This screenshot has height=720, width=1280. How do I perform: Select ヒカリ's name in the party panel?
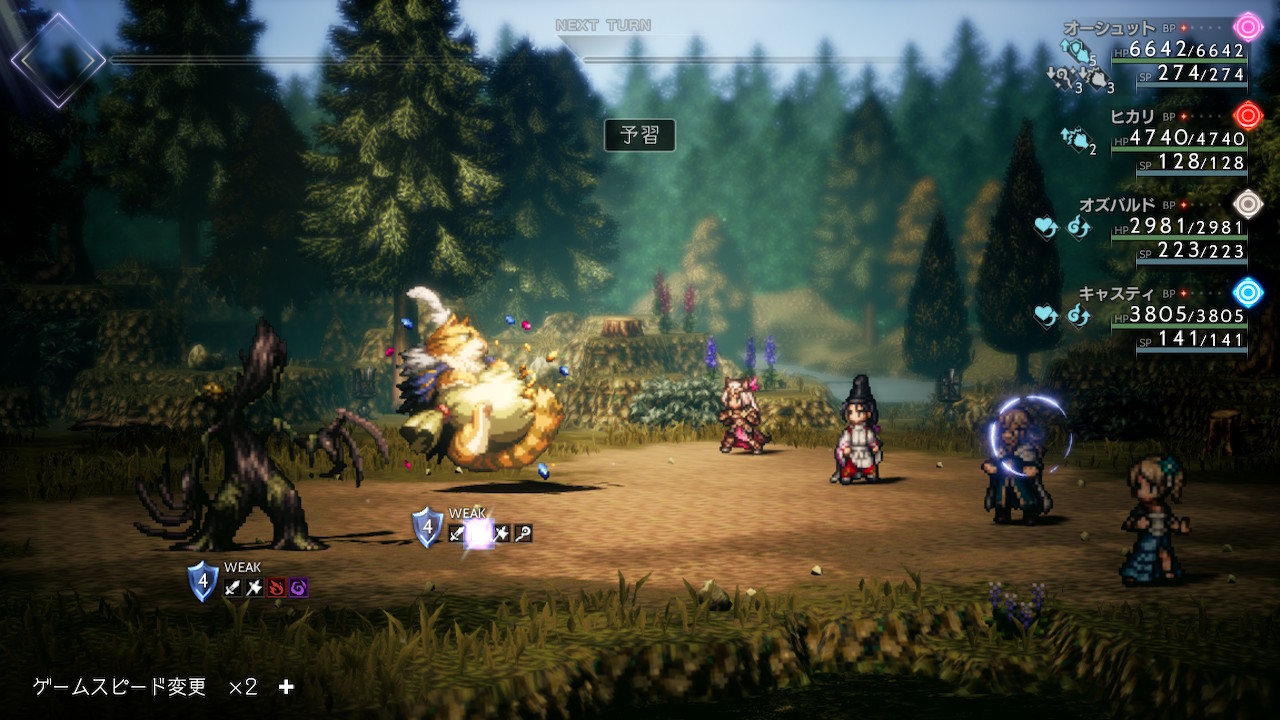click(1133, 116)
